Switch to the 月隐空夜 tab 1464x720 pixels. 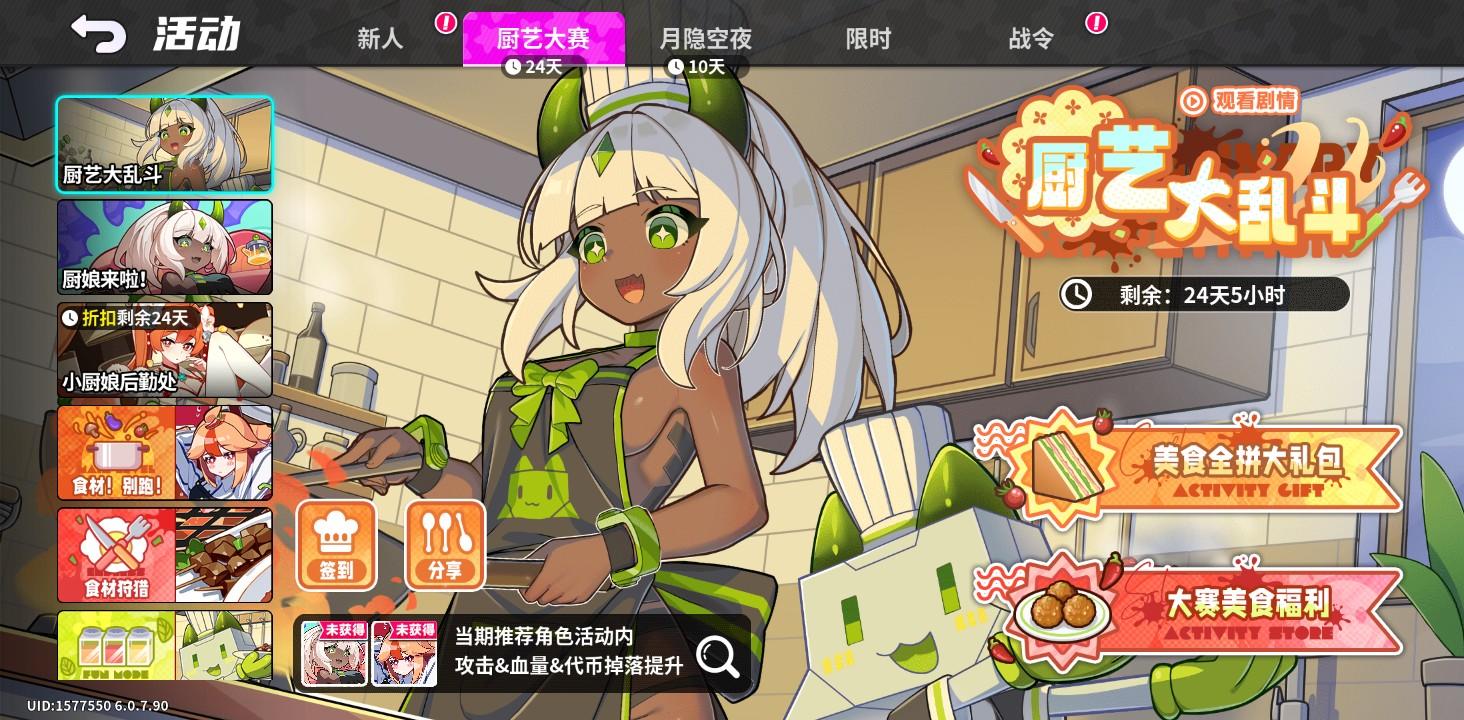point(706,36)
